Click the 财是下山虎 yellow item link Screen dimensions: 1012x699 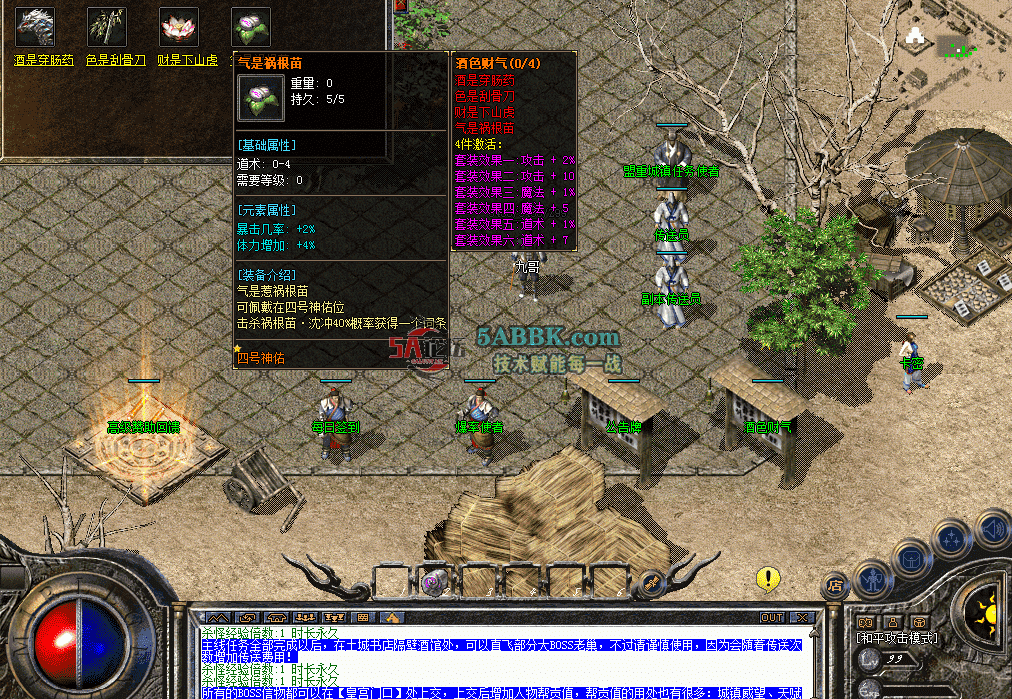(x=187, y=60)
